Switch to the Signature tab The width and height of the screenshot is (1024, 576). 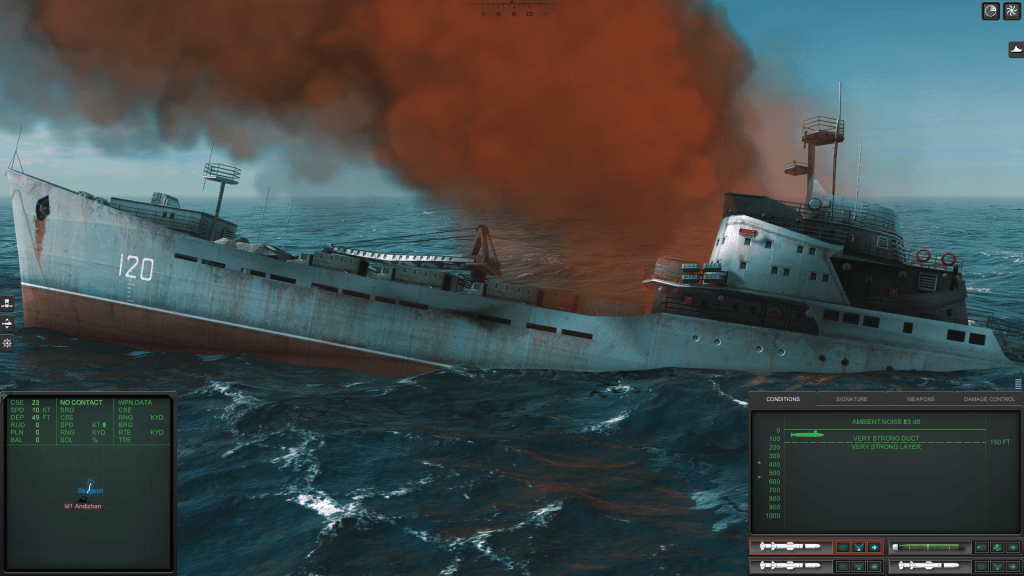(853, 399)
